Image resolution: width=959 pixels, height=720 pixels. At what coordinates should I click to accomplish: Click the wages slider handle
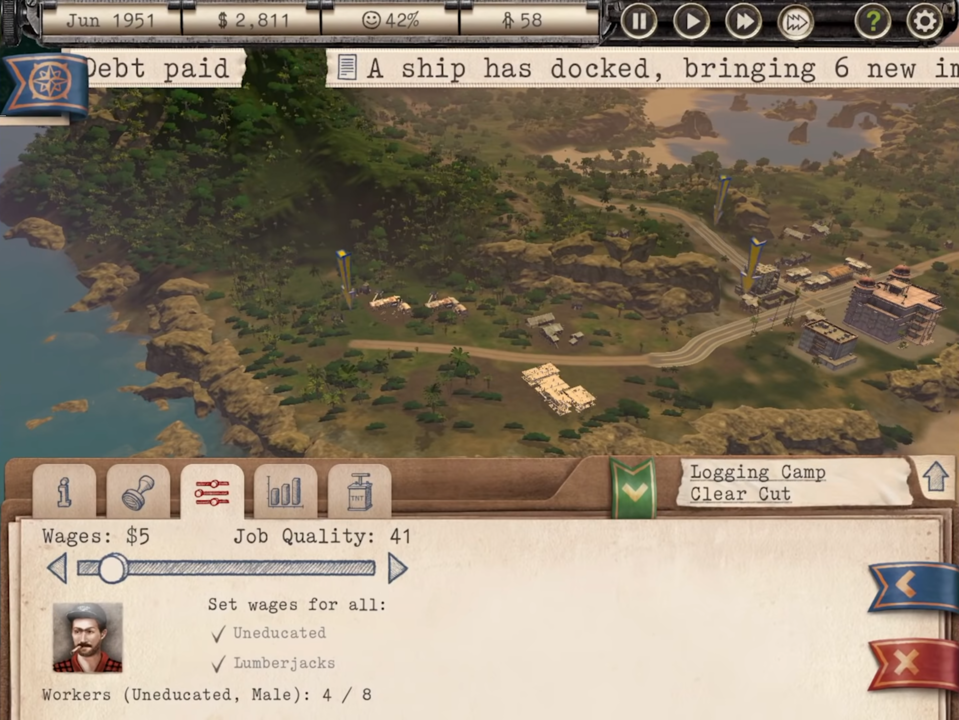click(113, 569)
